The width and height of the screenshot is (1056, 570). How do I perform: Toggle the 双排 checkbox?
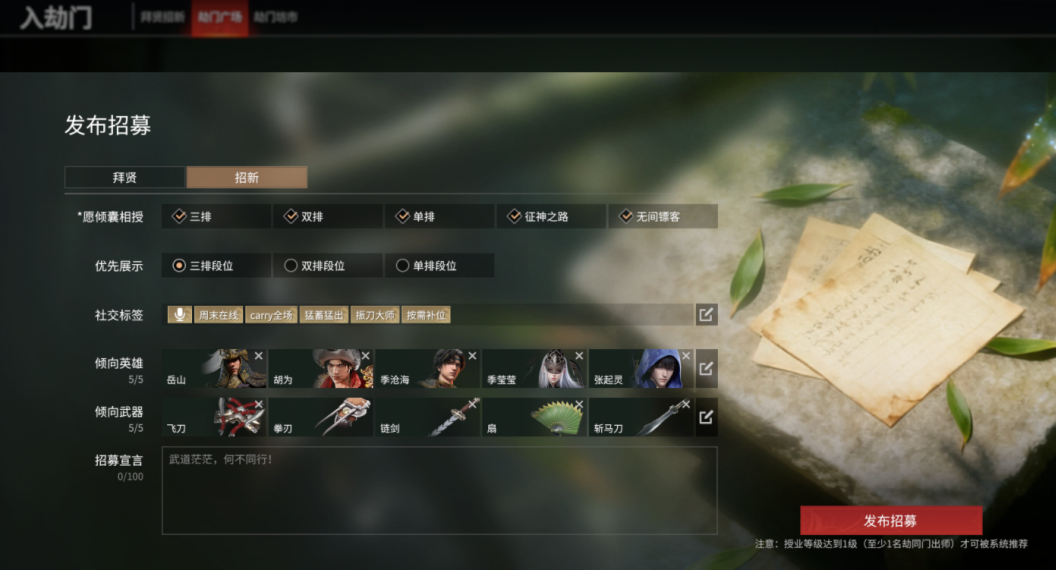292,216
